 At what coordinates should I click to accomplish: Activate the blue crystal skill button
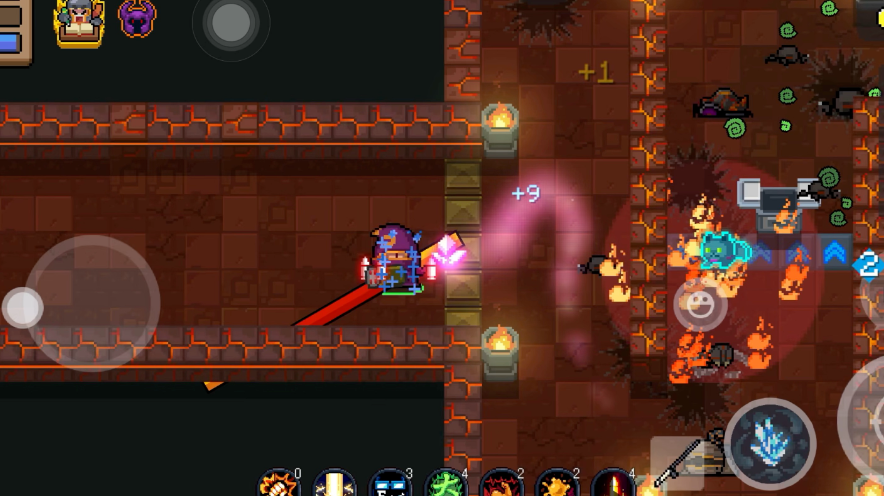(x=770, y=443)
